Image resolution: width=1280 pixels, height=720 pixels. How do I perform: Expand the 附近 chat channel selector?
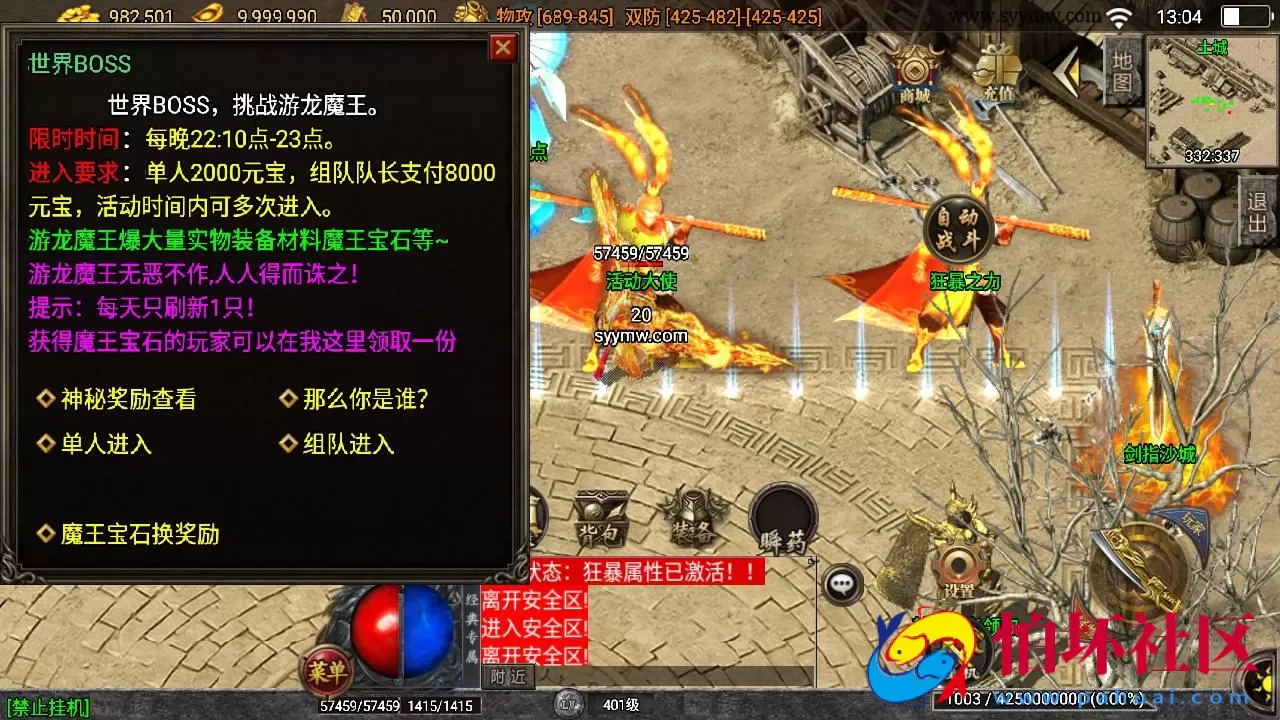508,676
